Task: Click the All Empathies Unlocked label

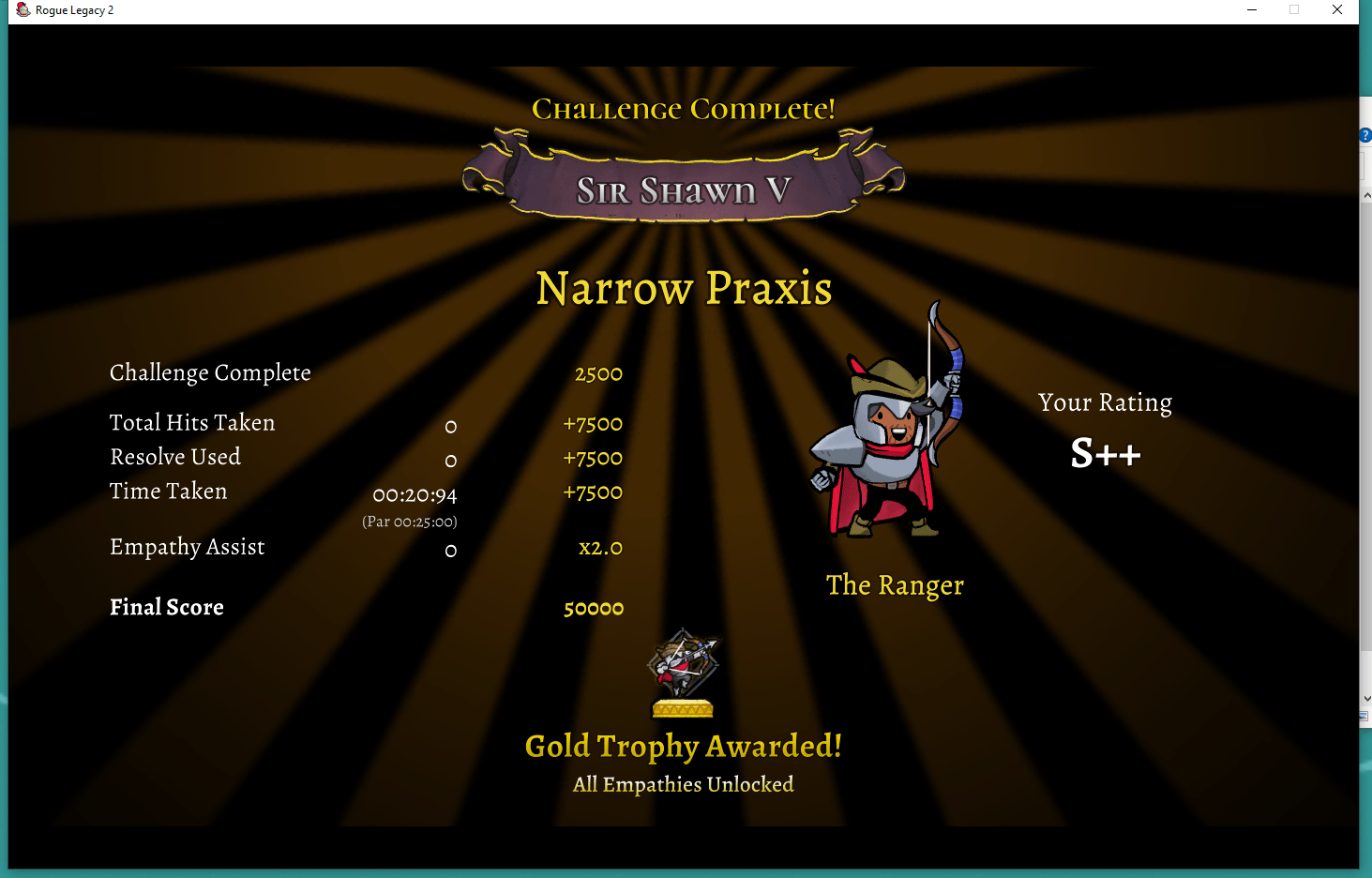Action: coord(682,784)
